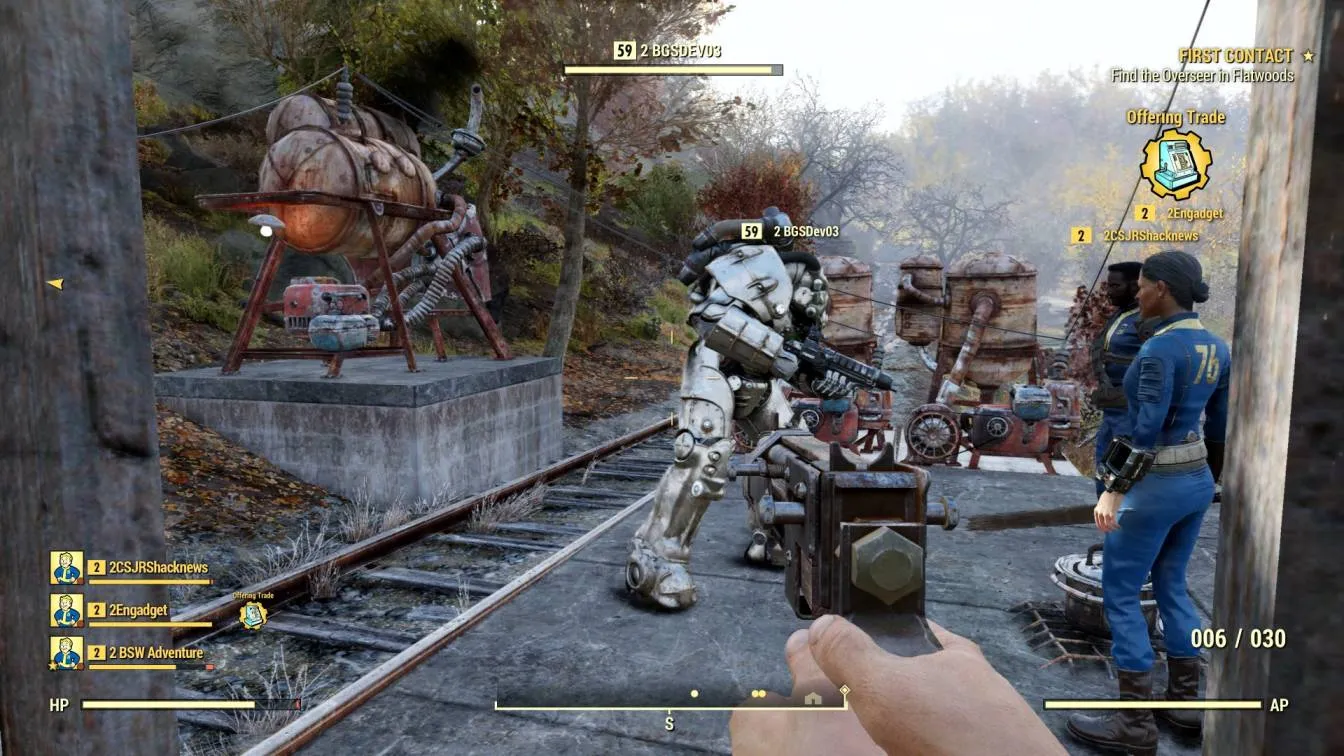
Task: Click the level 2 badge on 2CSJRShacknews alert
Action: click(1081, 238)
